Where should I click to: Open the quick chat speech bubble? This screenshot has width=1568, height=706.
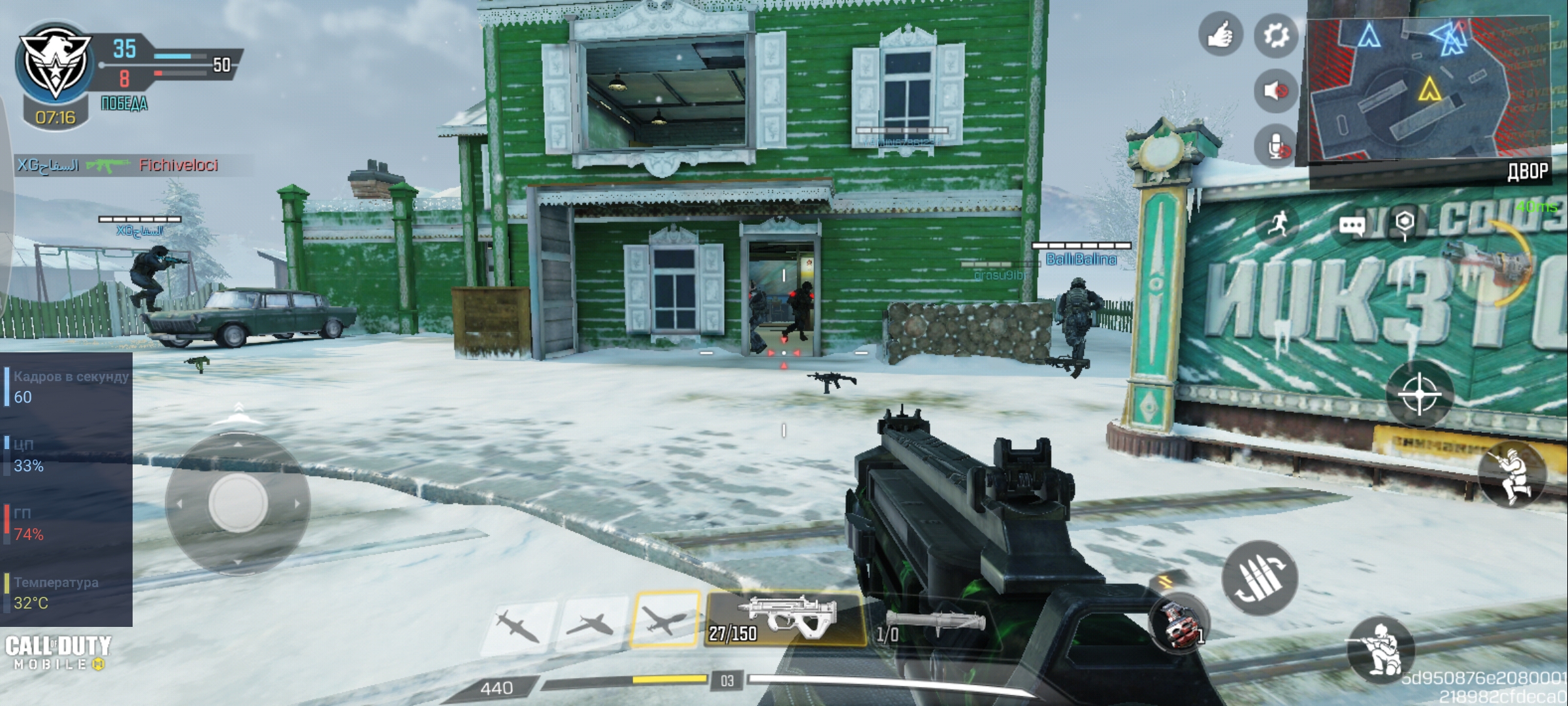(x=1351, y=226)
